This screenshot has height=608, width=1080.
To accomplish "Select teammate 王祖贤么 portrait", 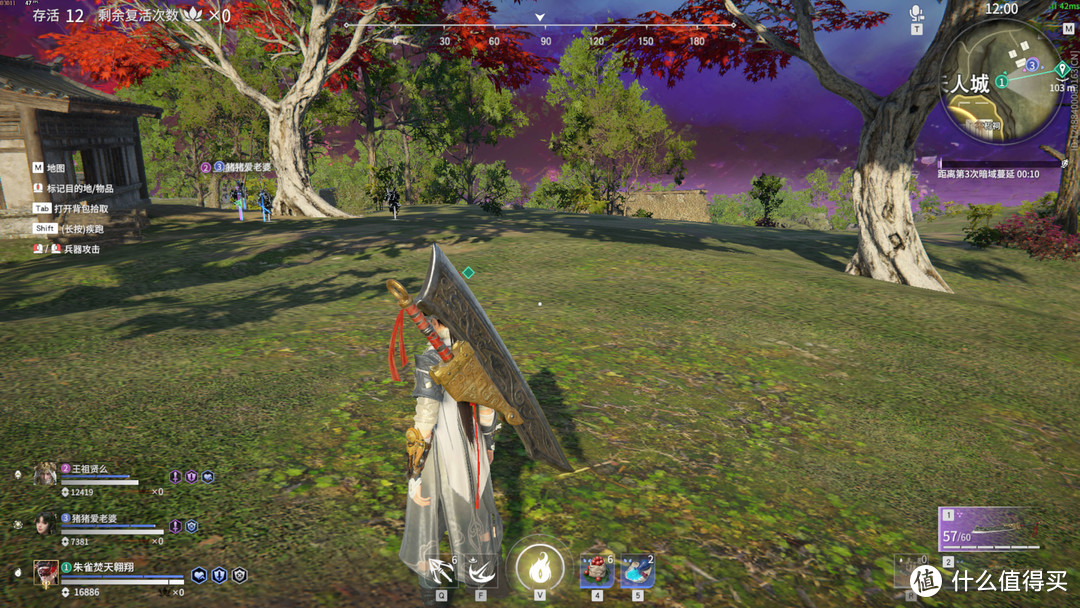I will tap(46, 474).
